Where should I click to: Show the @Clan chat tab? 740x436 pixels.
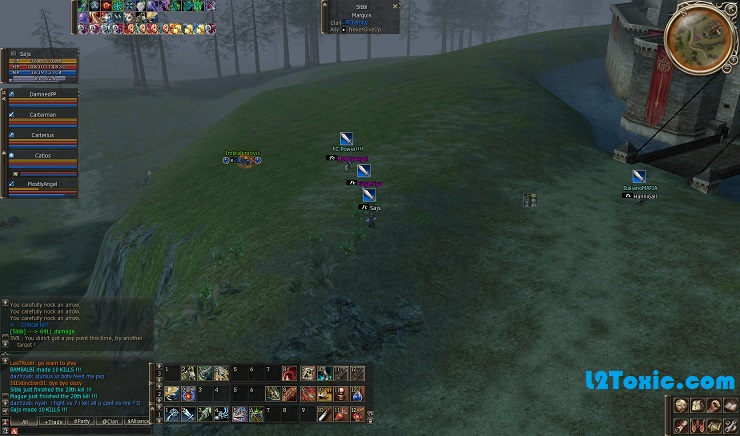110,422
